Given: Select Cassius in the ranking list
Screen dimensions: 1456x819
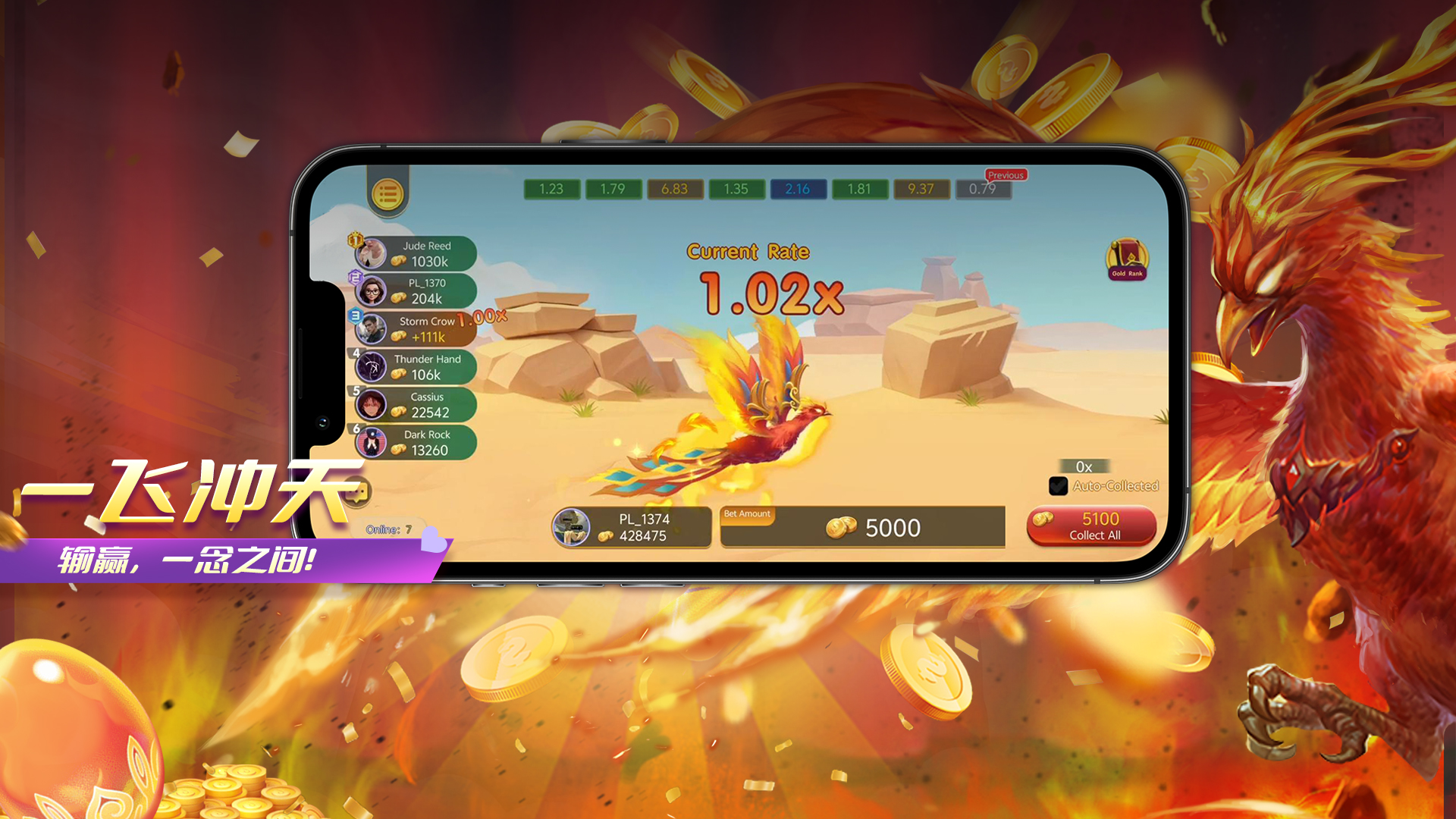Looking at the screenshot, I should pyautogui.click(x=416, y=405).
